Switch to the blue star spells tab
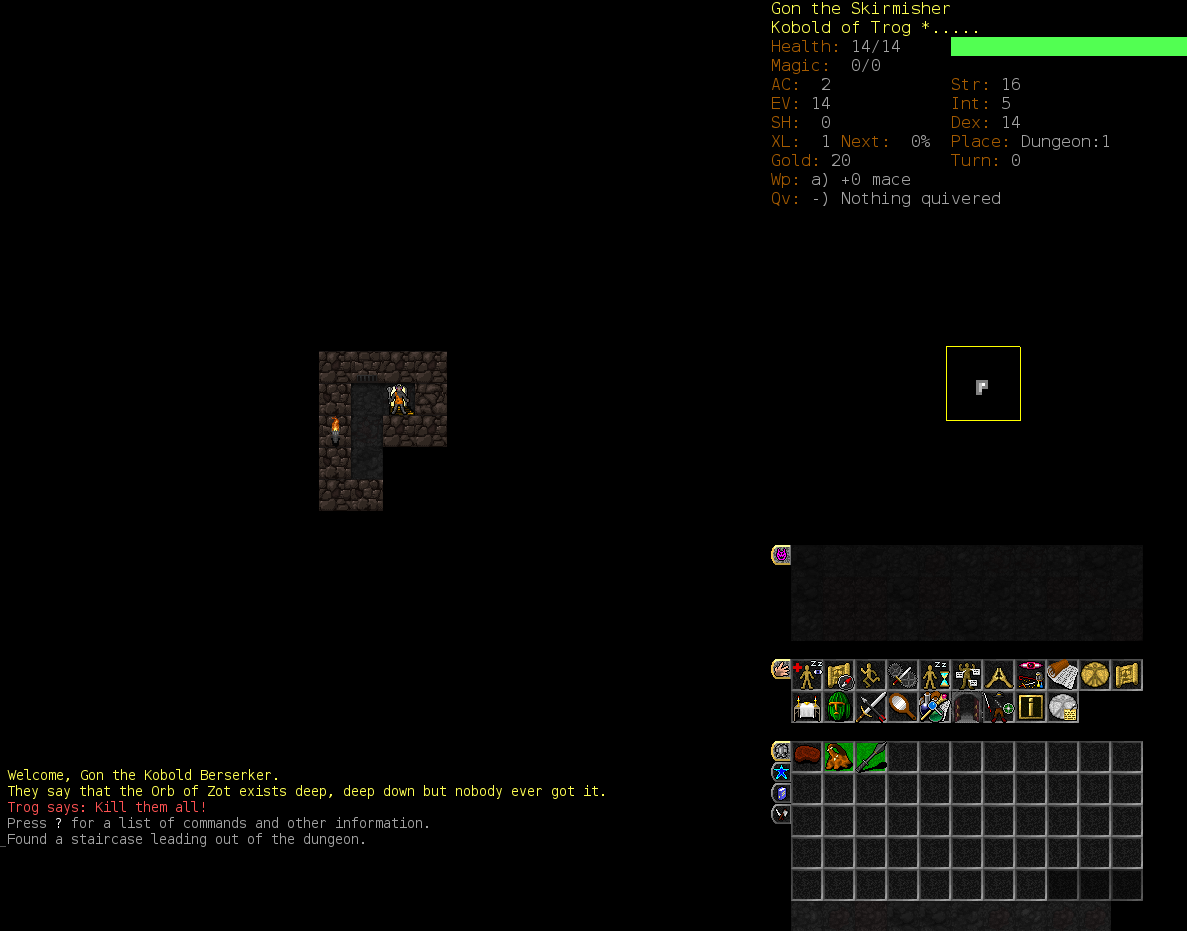The width and height of the screenshot is (1187, 931). pyautogui.click(x=781, y=772)
